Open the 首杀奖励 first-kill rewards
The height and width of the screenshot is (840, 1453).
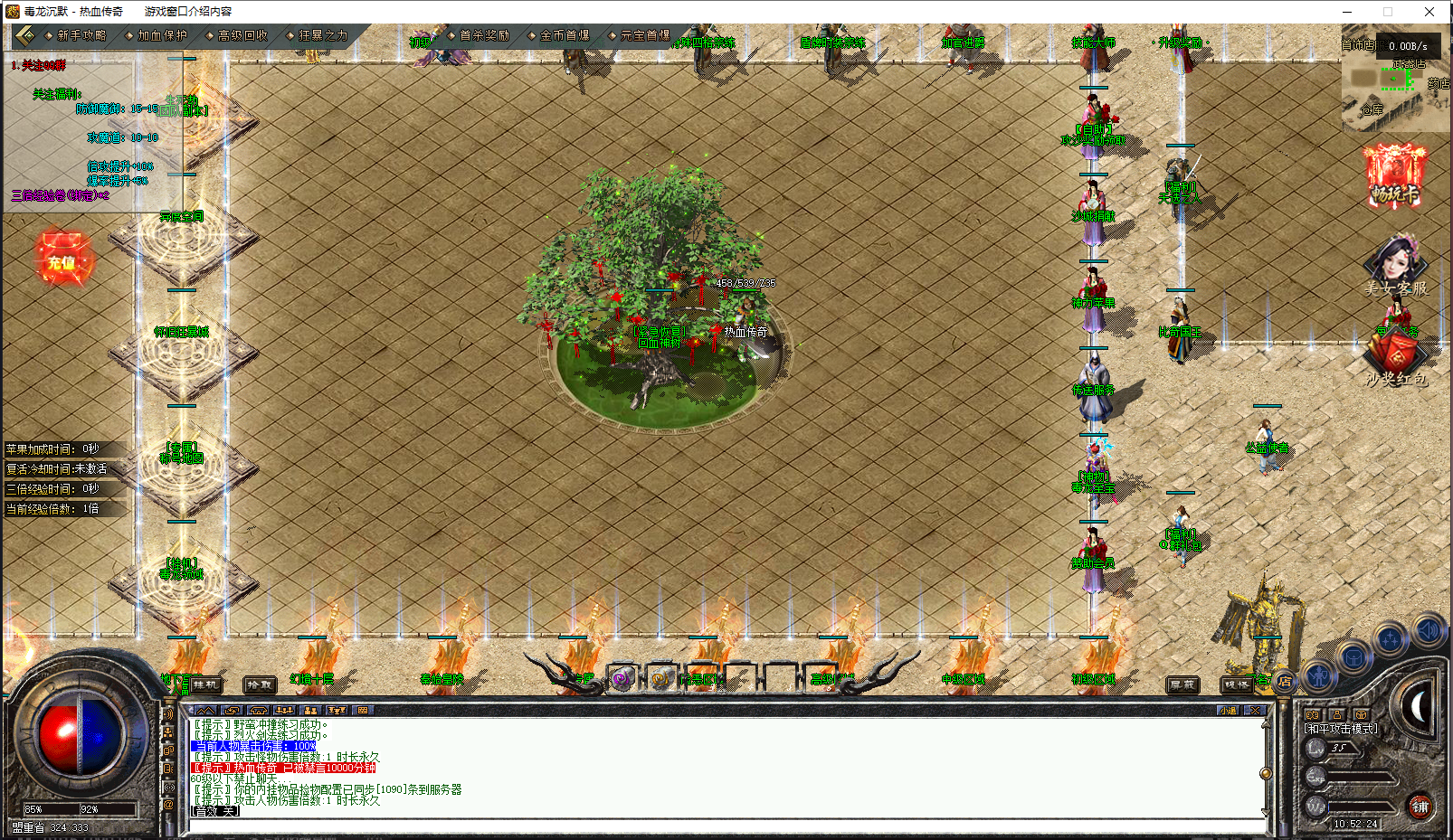tap(483, 35)
